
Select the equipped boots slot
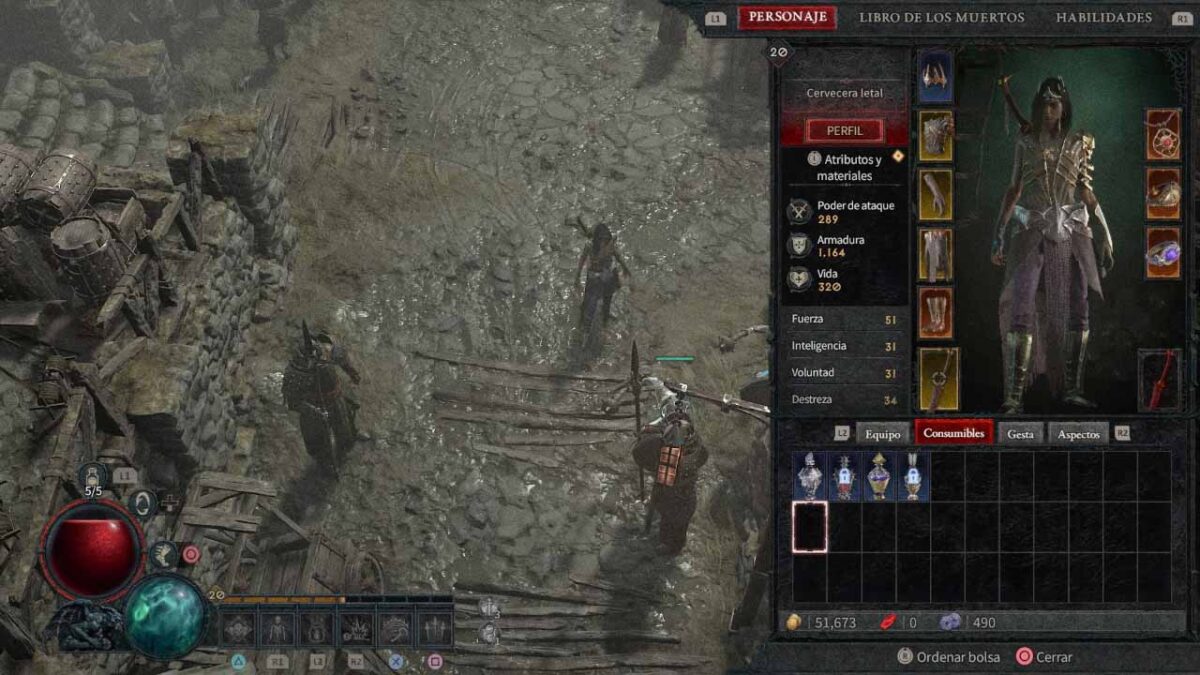(x=936, y=313)
